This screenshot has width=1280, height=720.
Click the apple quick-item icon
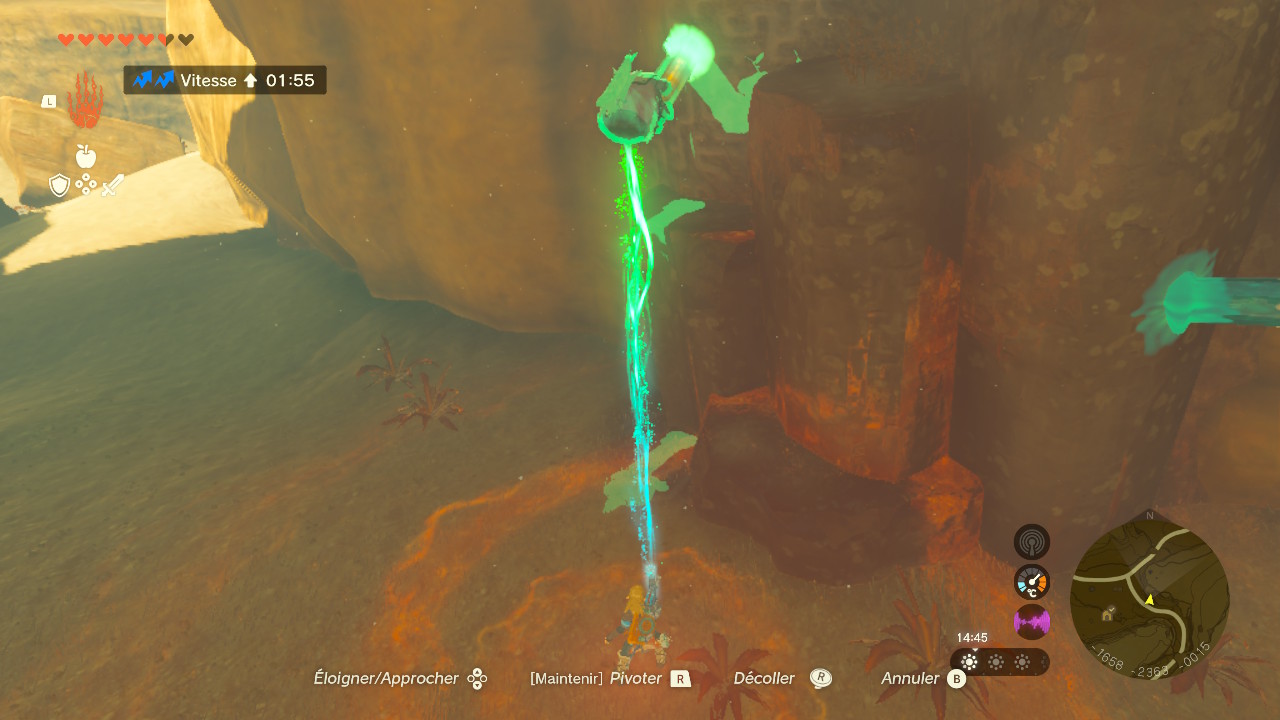point(85,156)
